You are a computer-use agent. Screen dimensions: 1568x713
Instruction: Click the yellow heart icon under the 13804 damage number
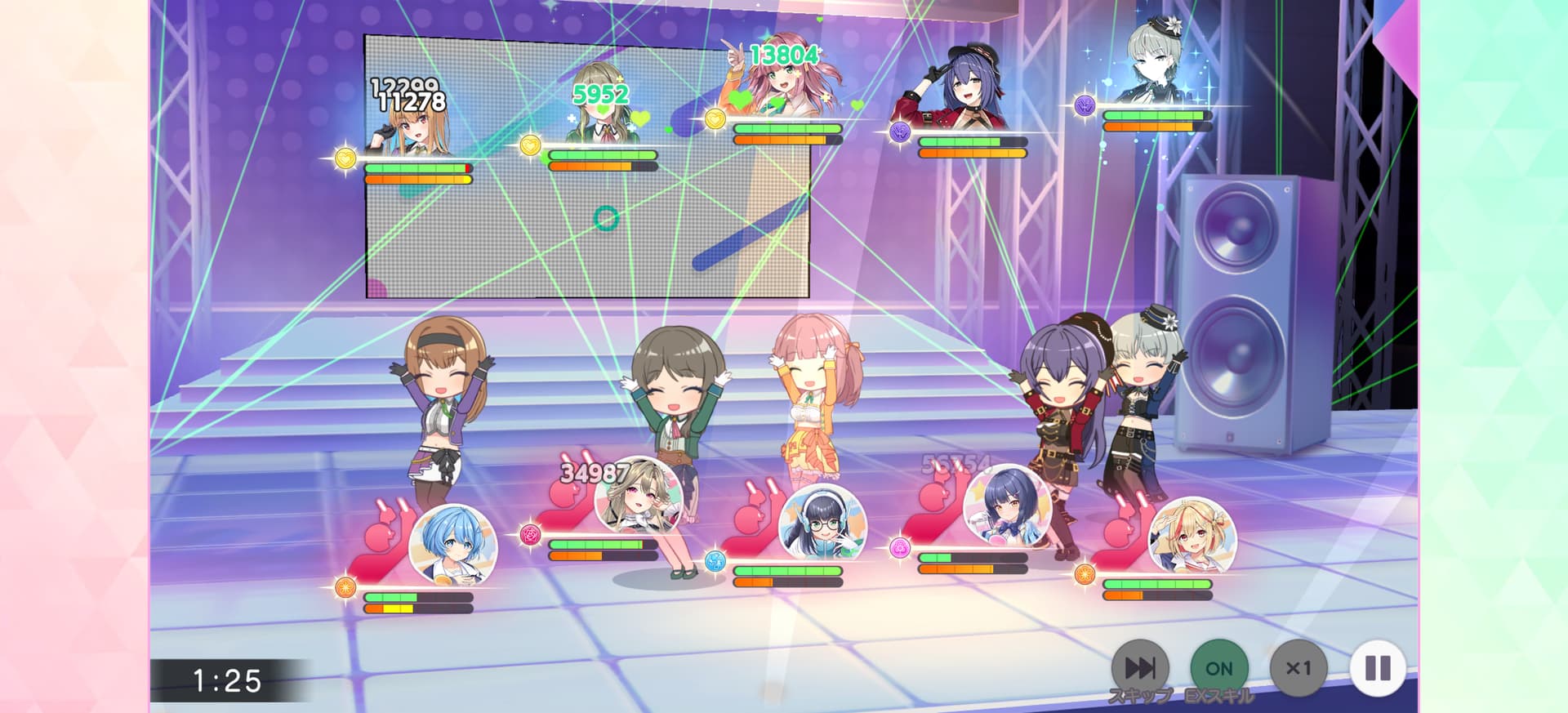point(715,118)
